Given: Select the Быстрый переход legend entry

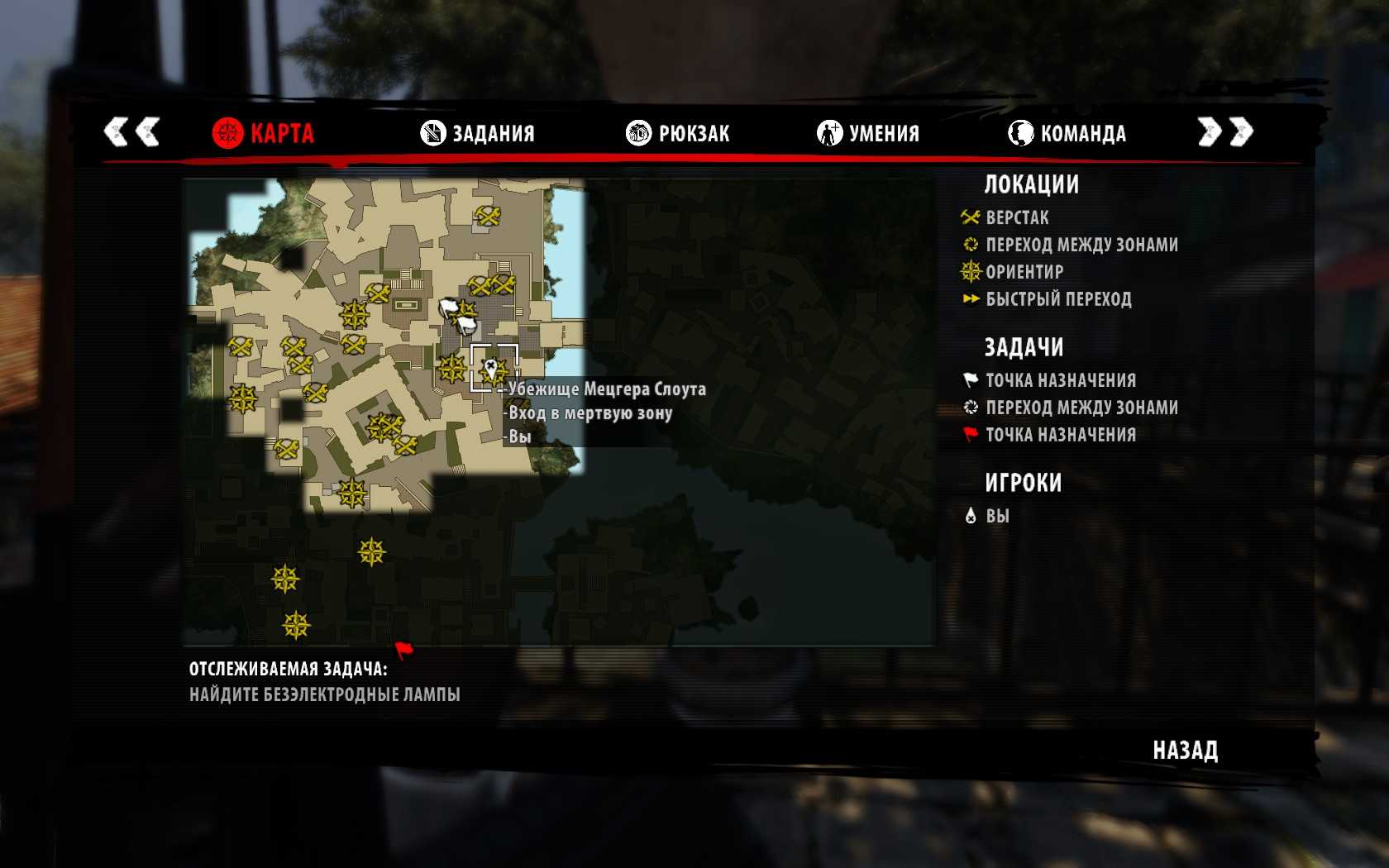Looking at the screenshot, I should pos(1057,299).
